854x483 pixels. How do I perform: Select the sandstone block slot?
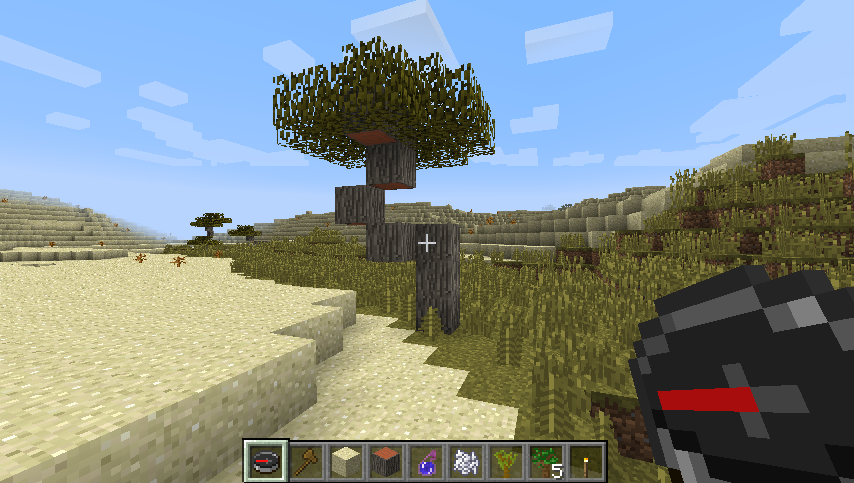[x=346, y=462]
